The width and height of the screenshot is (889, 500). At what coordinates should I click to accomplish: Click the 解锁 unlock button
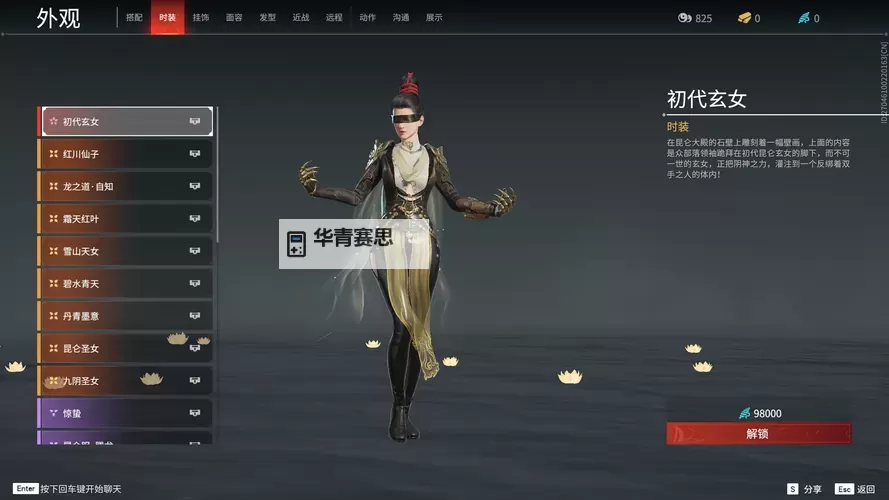759,433
